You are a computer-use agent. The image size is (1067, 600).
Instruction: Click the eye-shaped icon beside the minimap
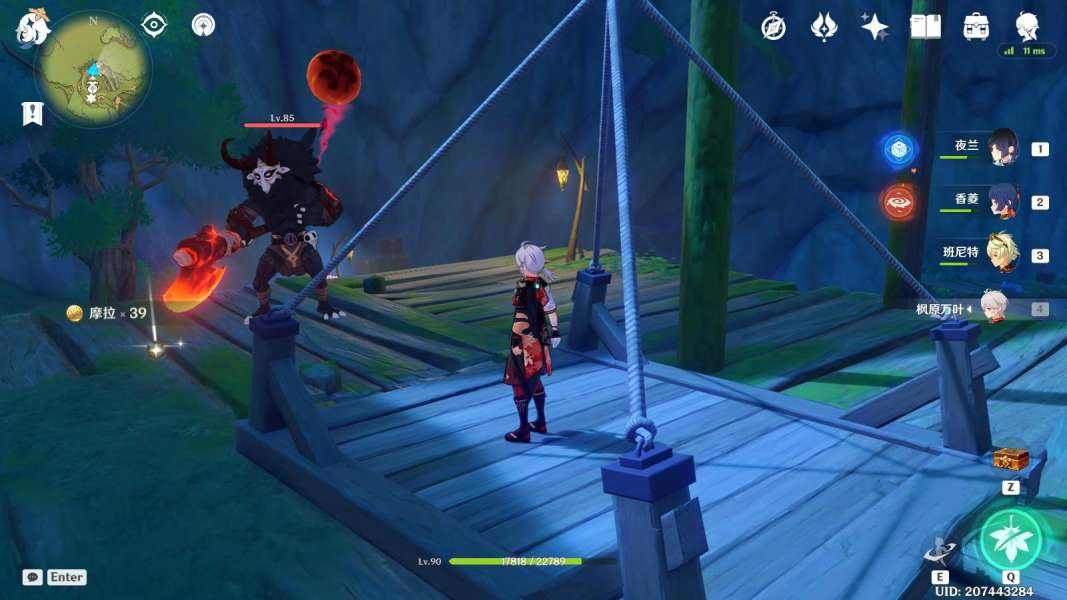coord(154,25)
